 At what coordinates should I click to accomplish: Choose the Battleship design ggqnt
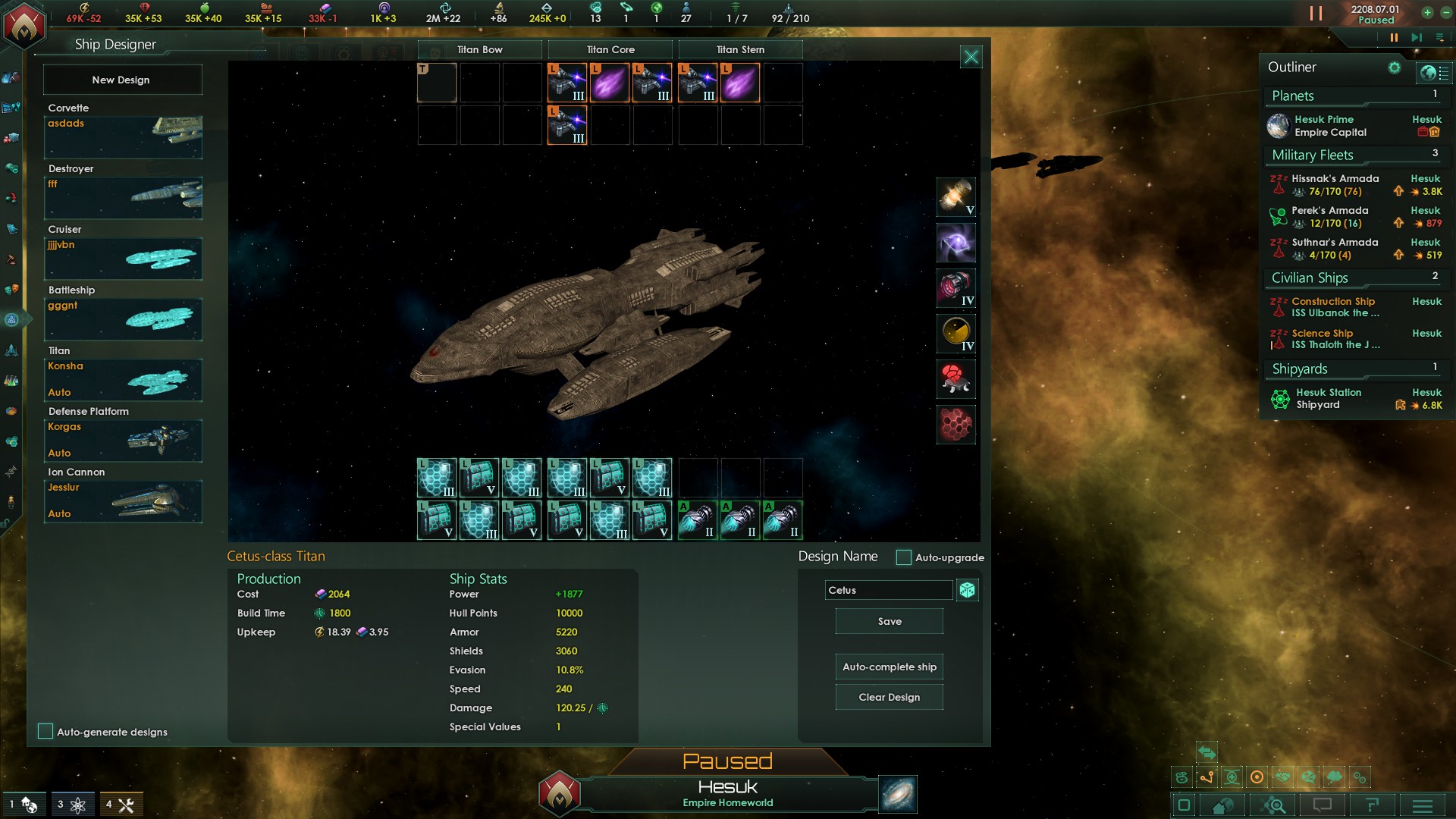(x=123, y=318)
